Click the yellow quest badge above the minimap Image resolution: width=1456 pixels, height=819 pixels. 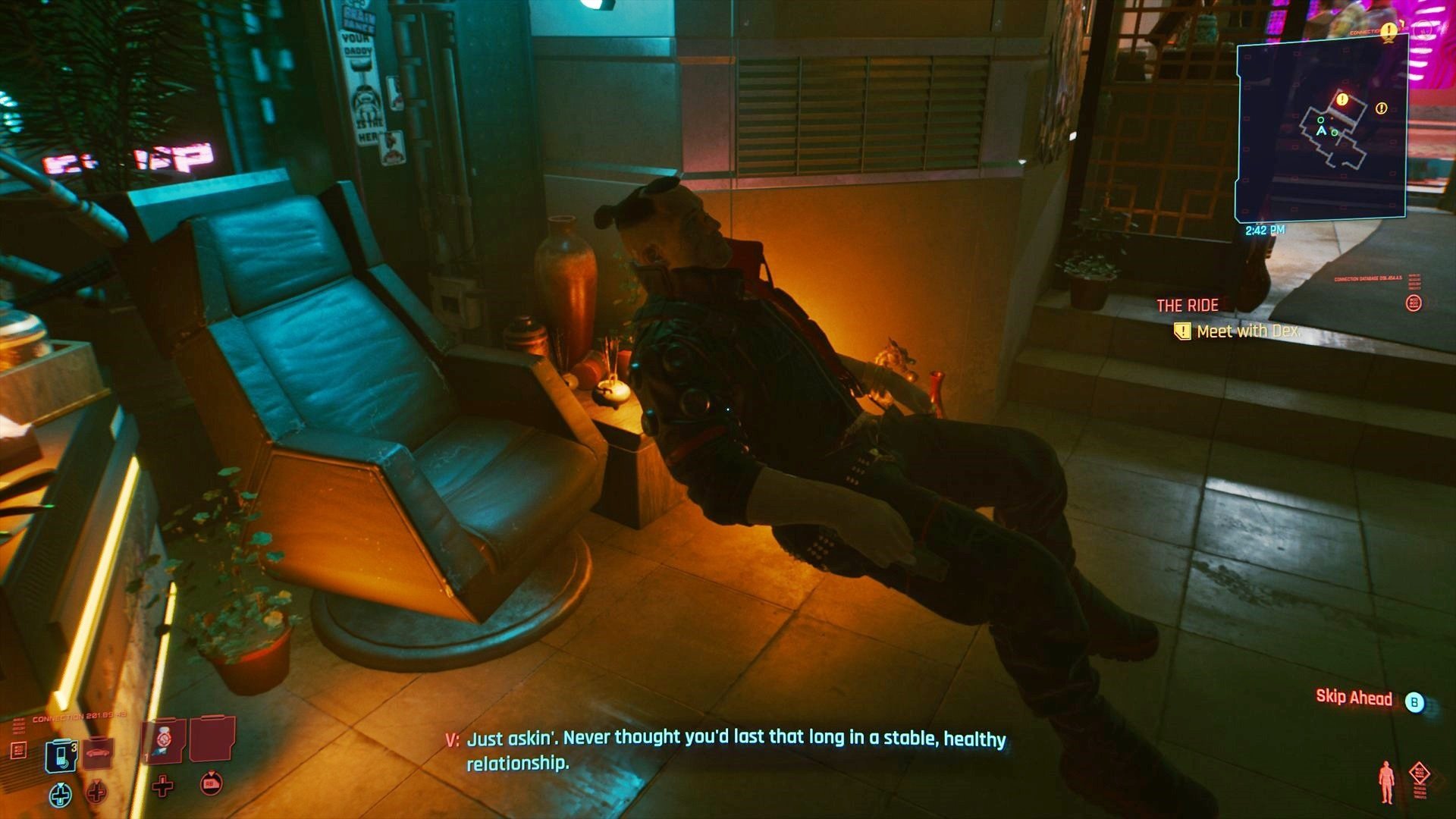[1389, 30]
